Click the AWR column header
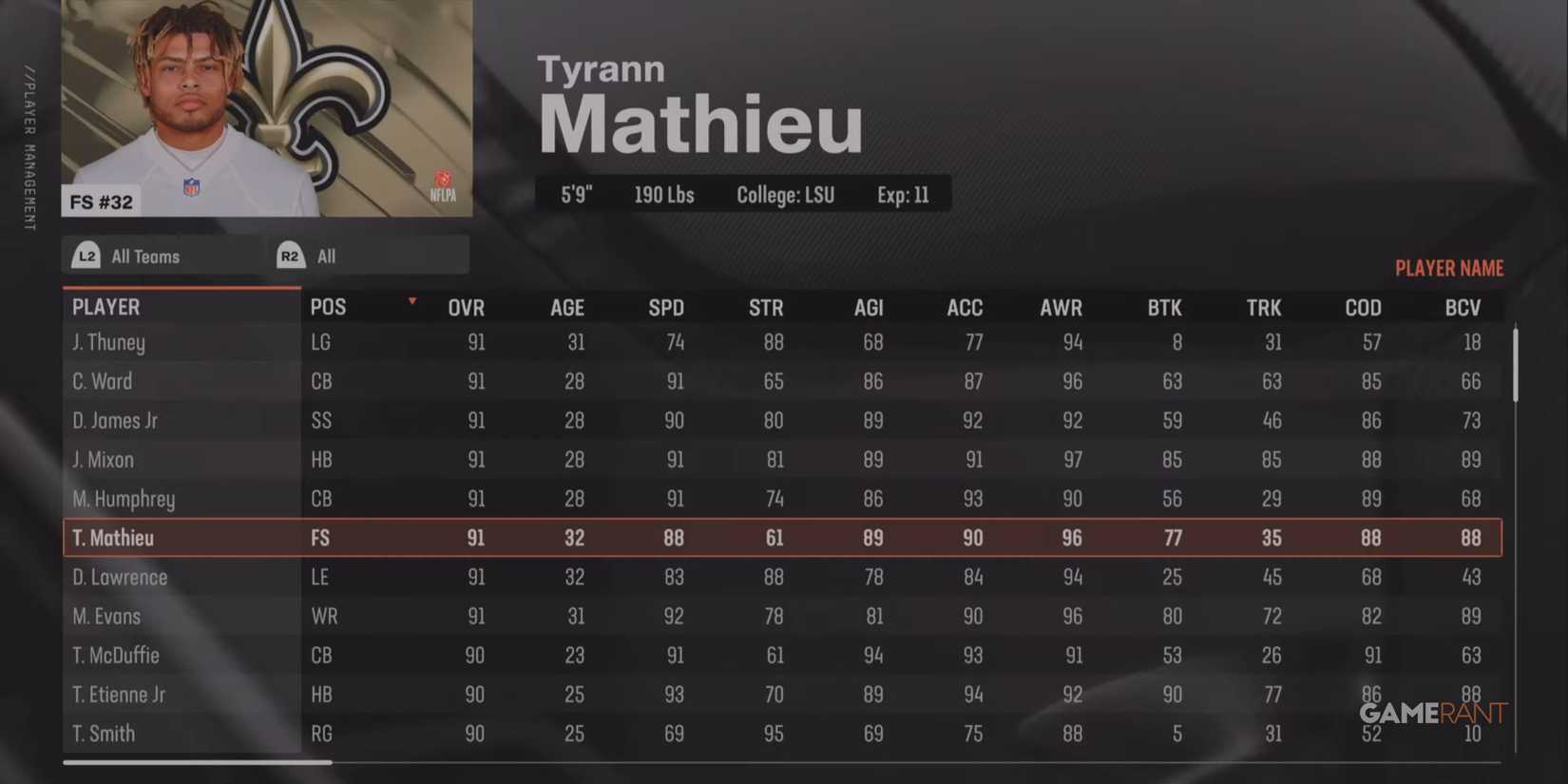1568x784 pixels. click(1061, 307)
